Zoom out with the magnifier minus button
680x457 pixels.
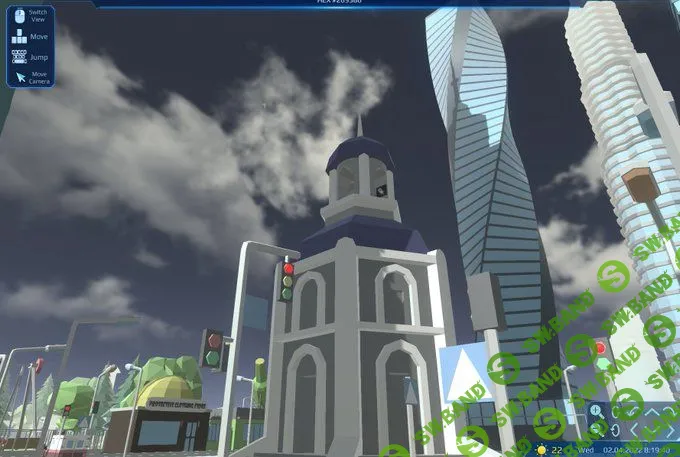click(598, 429)
